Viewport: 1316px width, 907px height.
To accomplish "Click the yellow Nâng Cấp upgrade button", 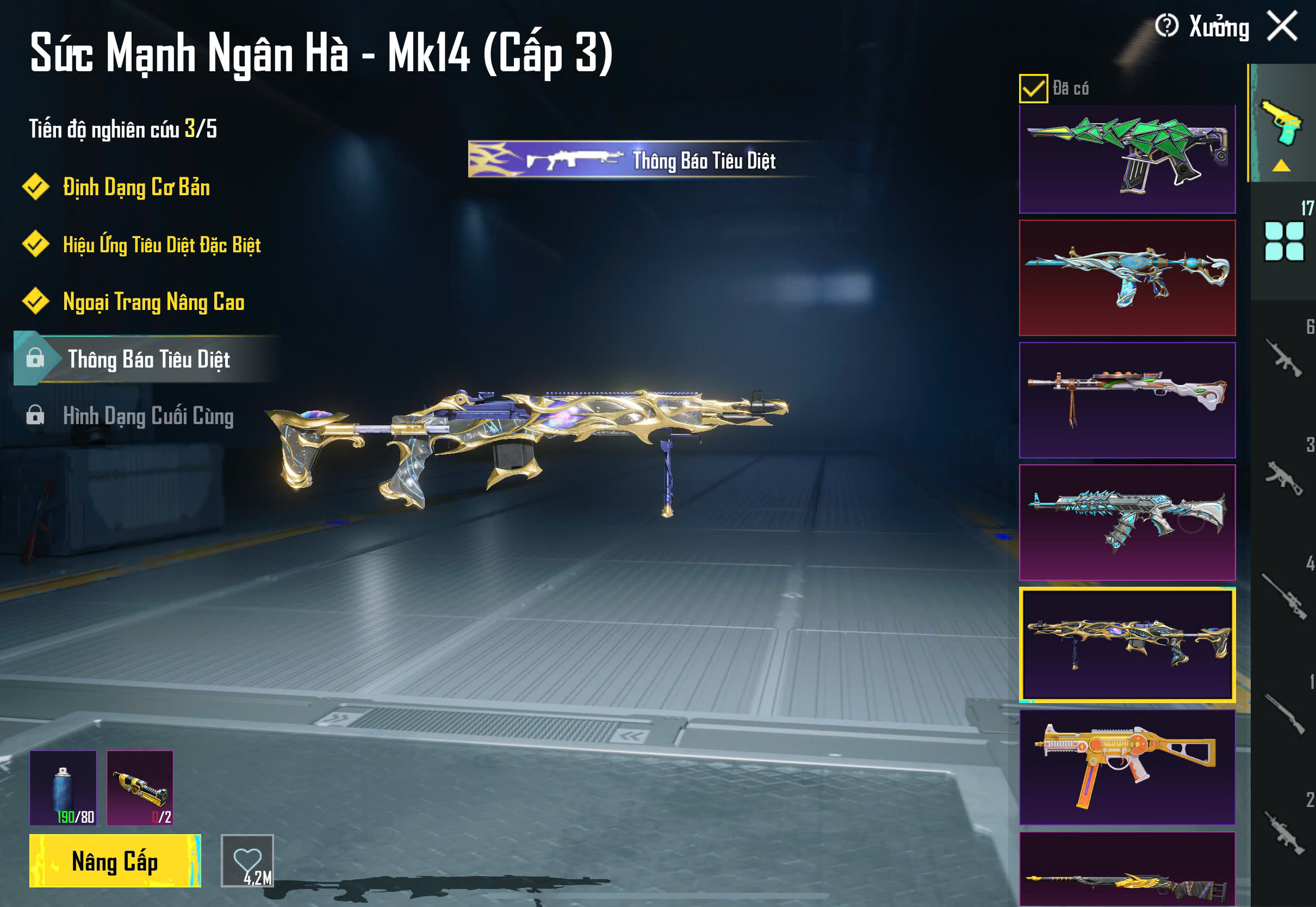I will tap(115, 860).
